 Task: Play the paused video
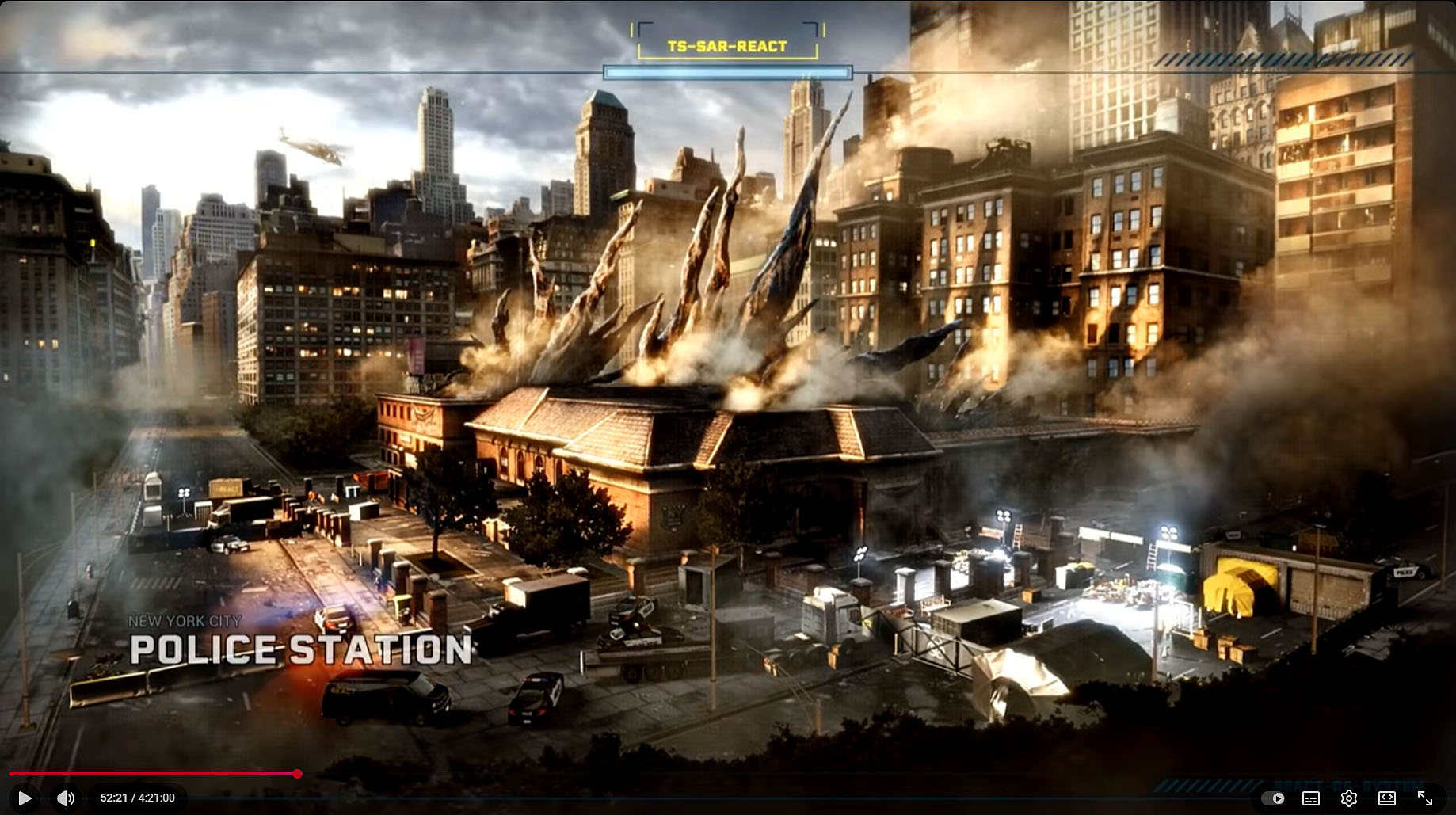pos(25,798)
